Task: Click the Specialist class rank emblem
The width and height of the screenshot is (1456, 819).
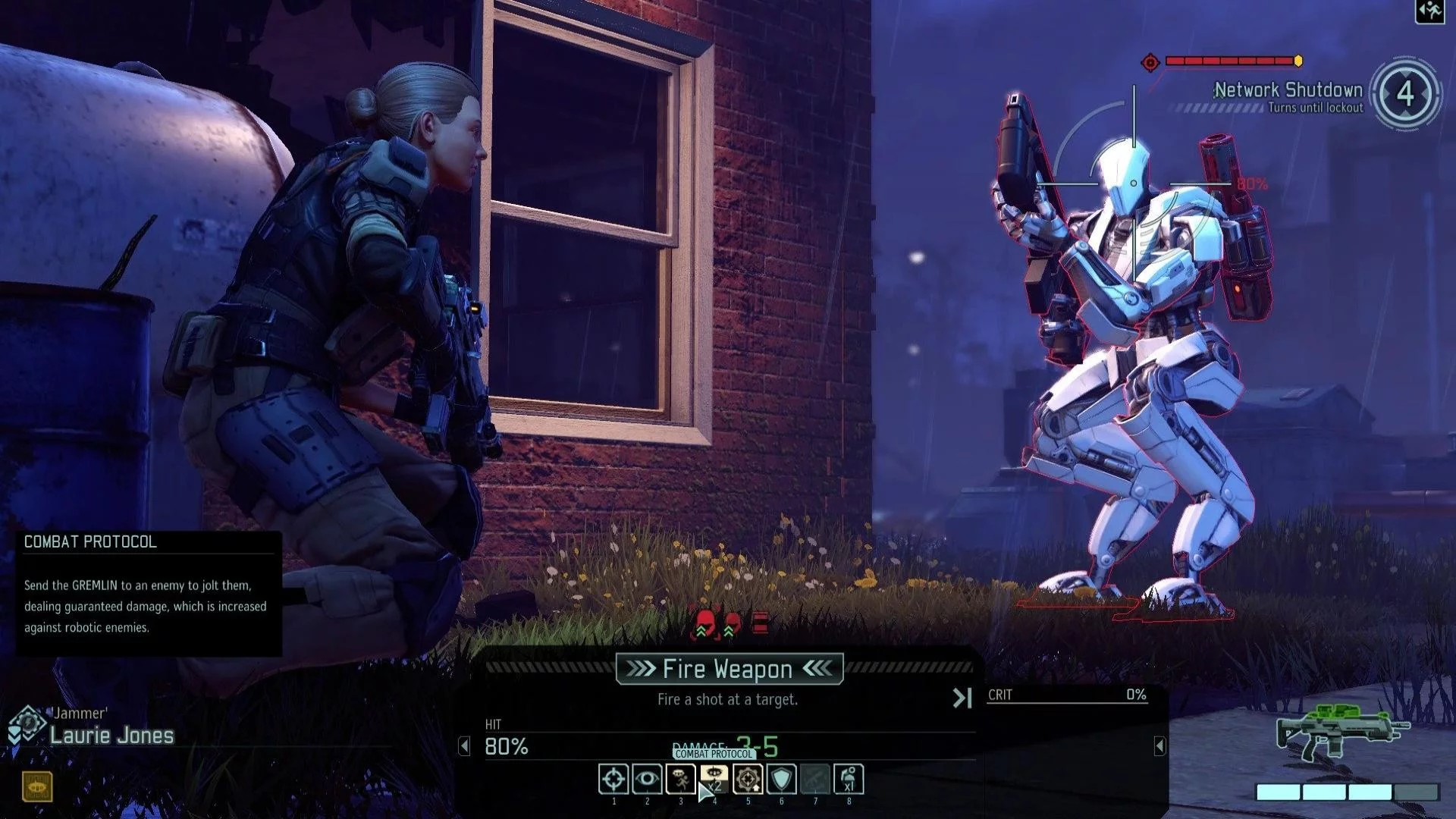Action: 27,724
